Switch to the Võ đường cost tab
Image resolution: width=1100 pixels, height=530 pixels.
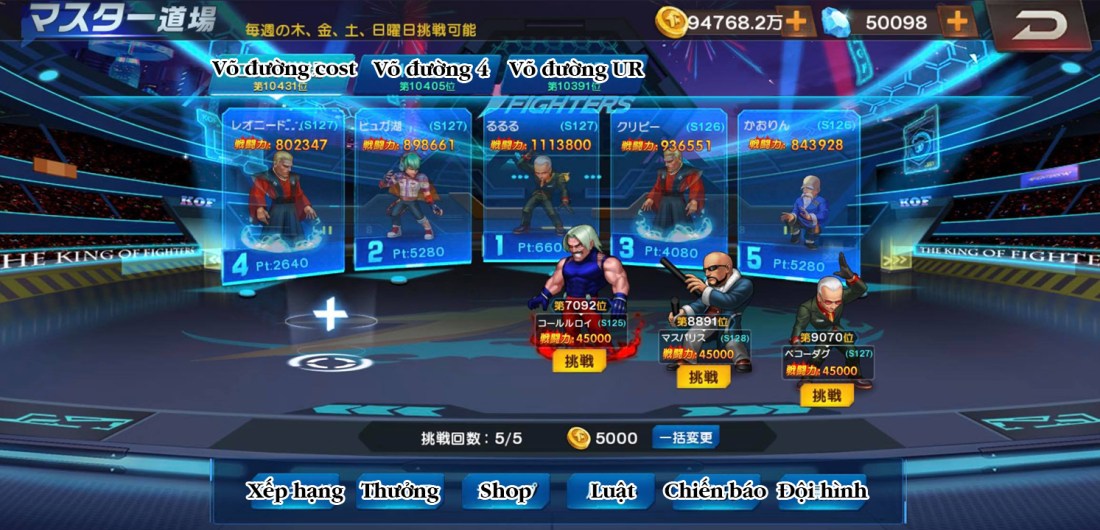tap(284, 71)
